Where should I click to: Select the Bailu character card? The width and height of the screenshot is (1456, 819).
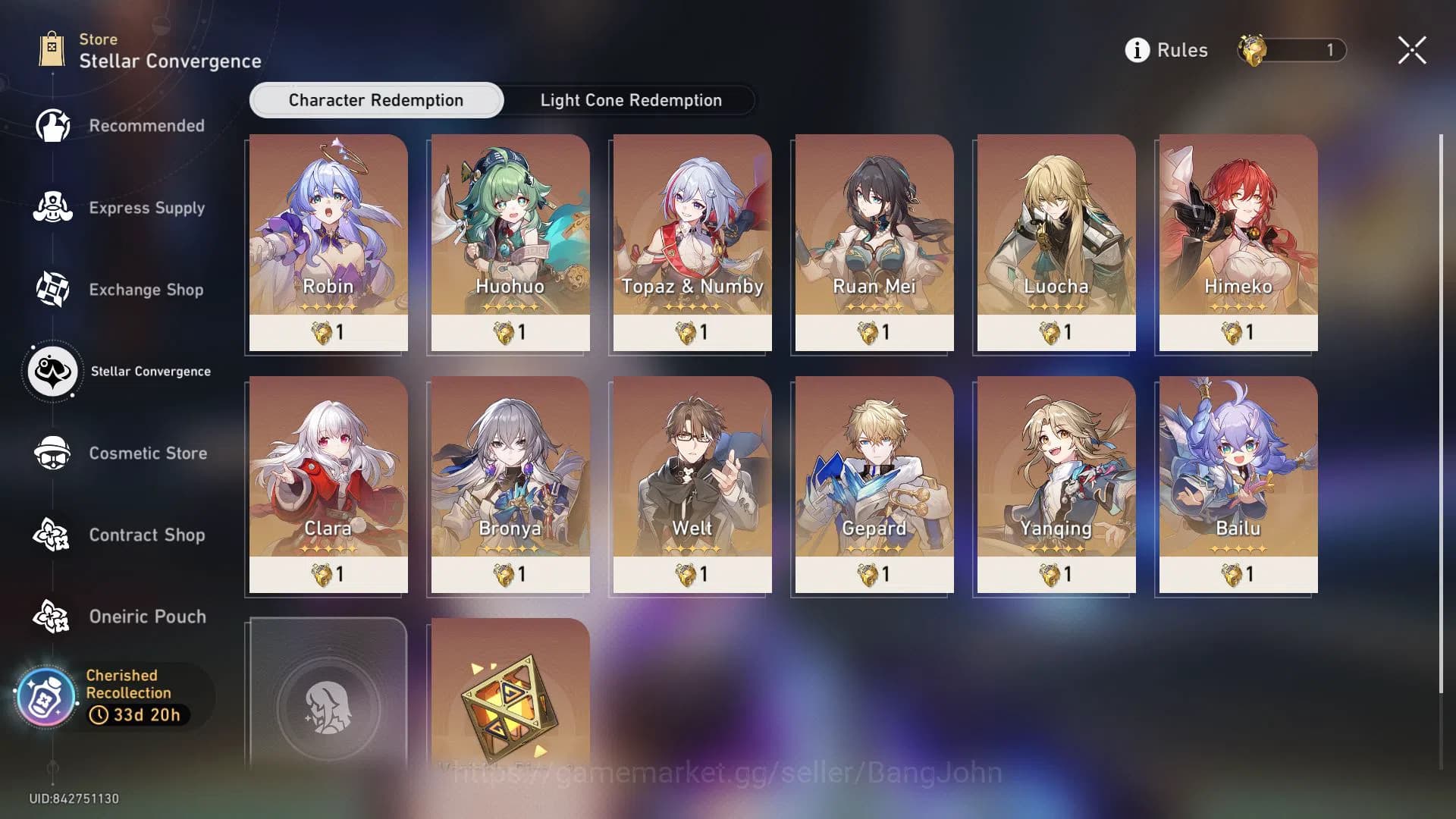coord(1236,485)
